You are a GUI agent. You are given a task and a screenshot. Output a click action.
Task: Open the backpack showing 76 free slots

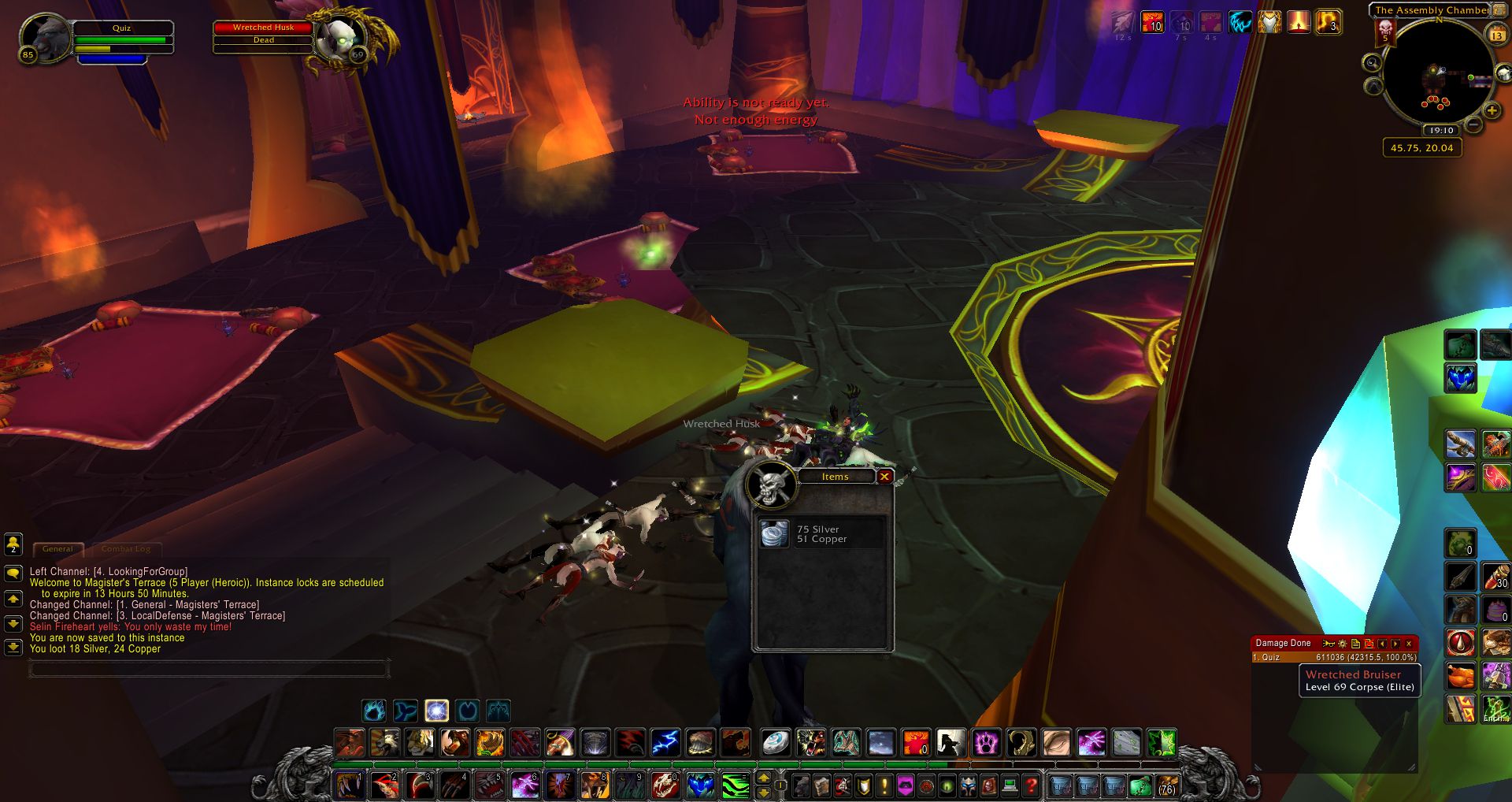tap(1166, 785)
